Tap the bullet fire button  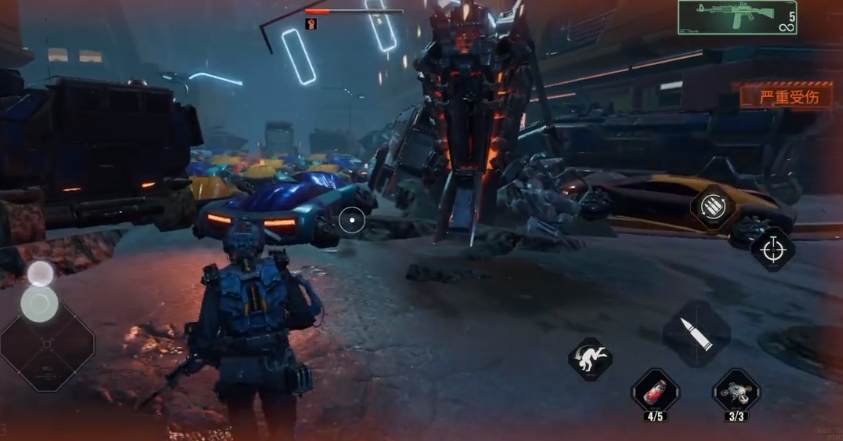click(696, 334)
